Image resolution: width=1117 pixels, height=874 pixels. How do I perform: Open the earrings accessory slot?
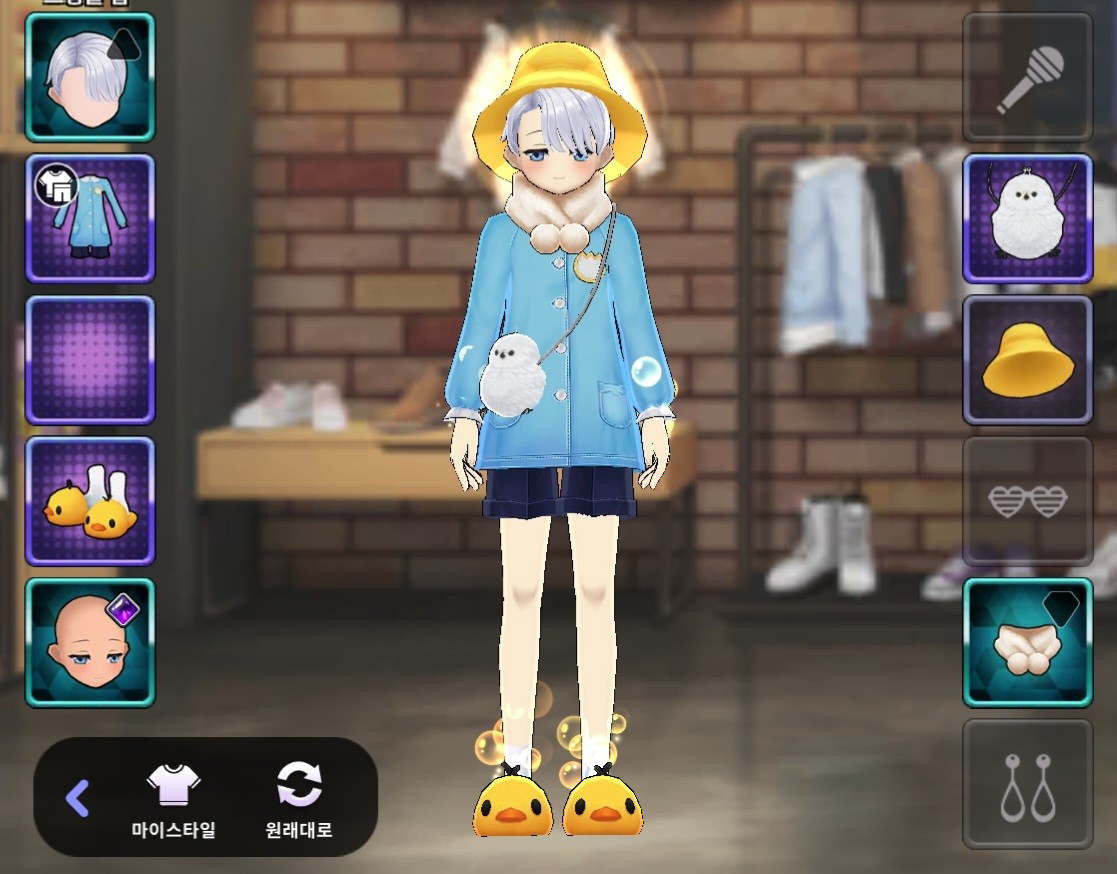[x=1027, y=784]
